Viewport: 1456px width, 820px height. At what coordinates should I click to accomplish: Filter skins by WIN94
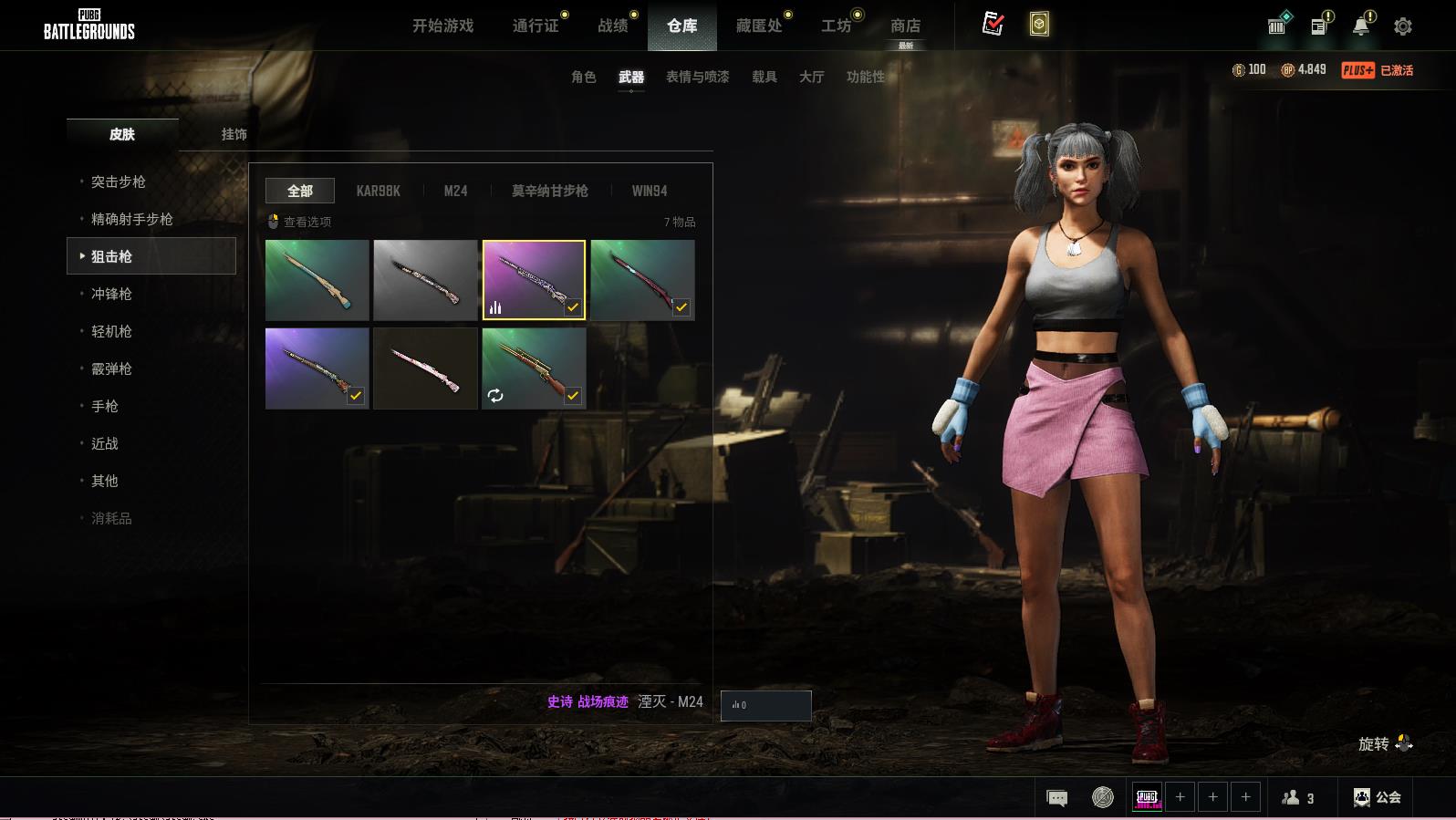click(x=649, y=191)
